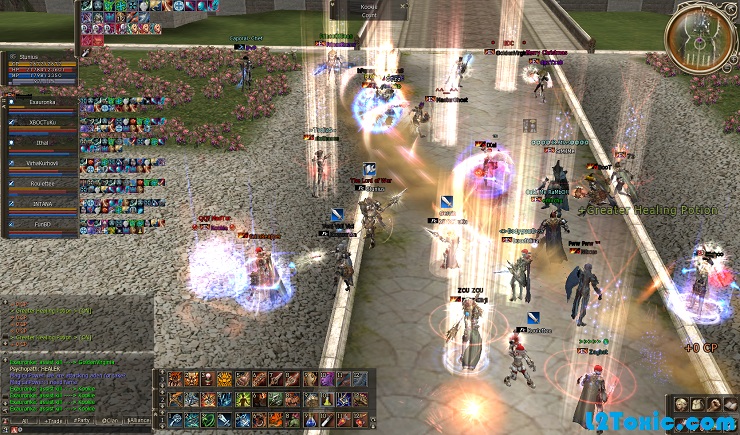Select party member Exauronka
The width and height of the screenshot is (740, 435).
pos(42,101)
